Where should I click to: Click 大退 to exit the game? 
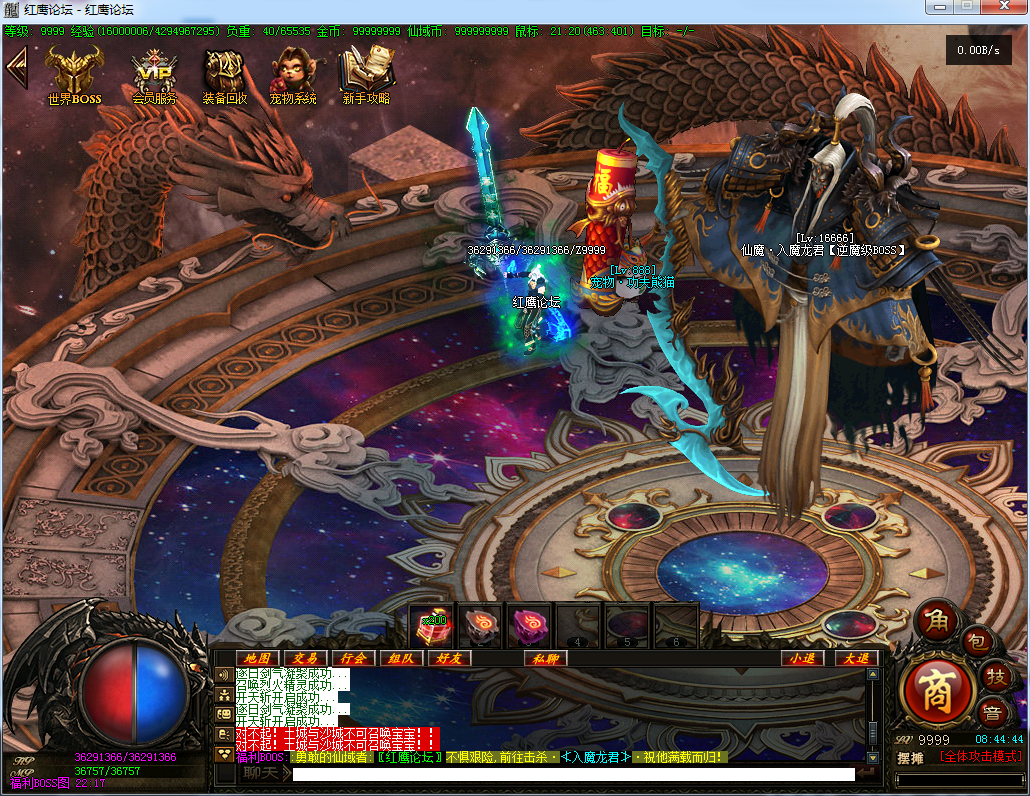[857, 658]
